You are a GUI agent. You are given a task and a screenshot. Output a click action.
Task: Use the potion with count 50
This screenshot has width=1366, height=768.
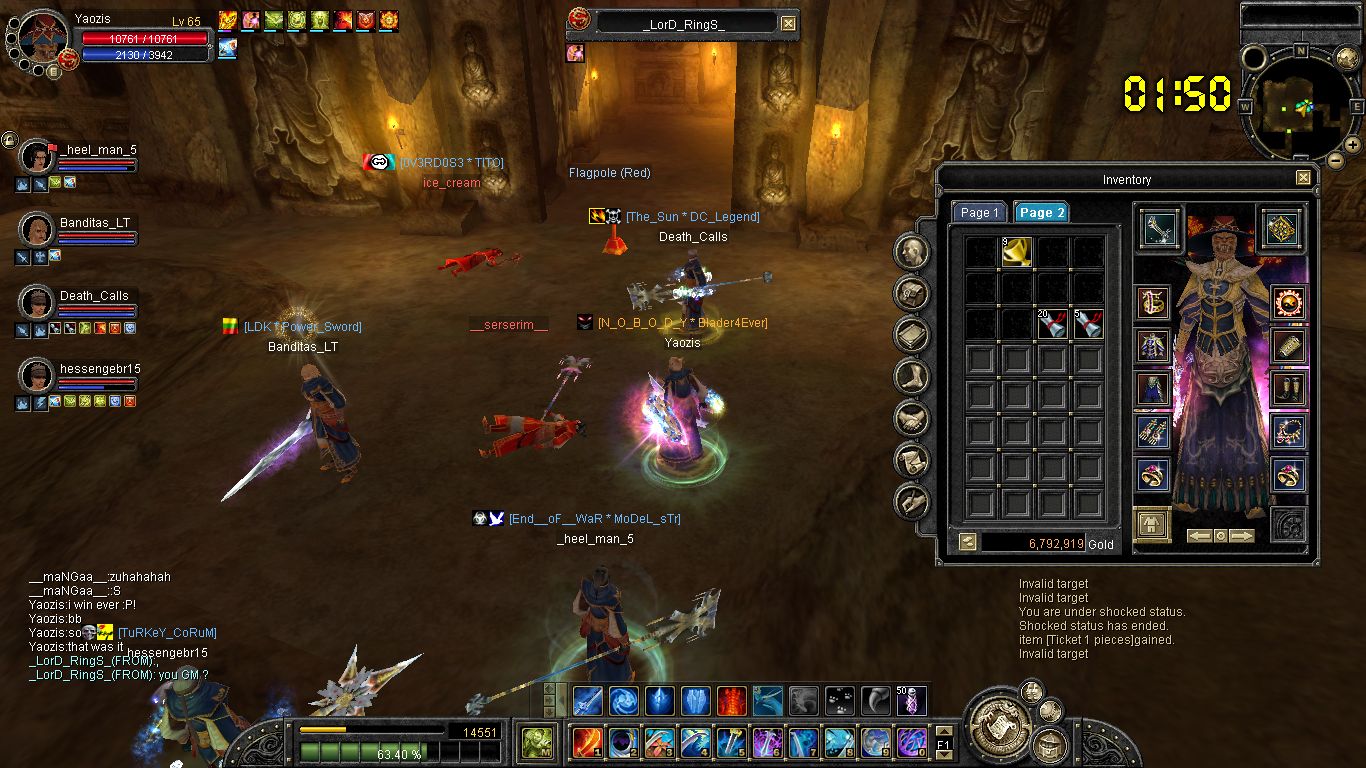click(x=911, y=700)
